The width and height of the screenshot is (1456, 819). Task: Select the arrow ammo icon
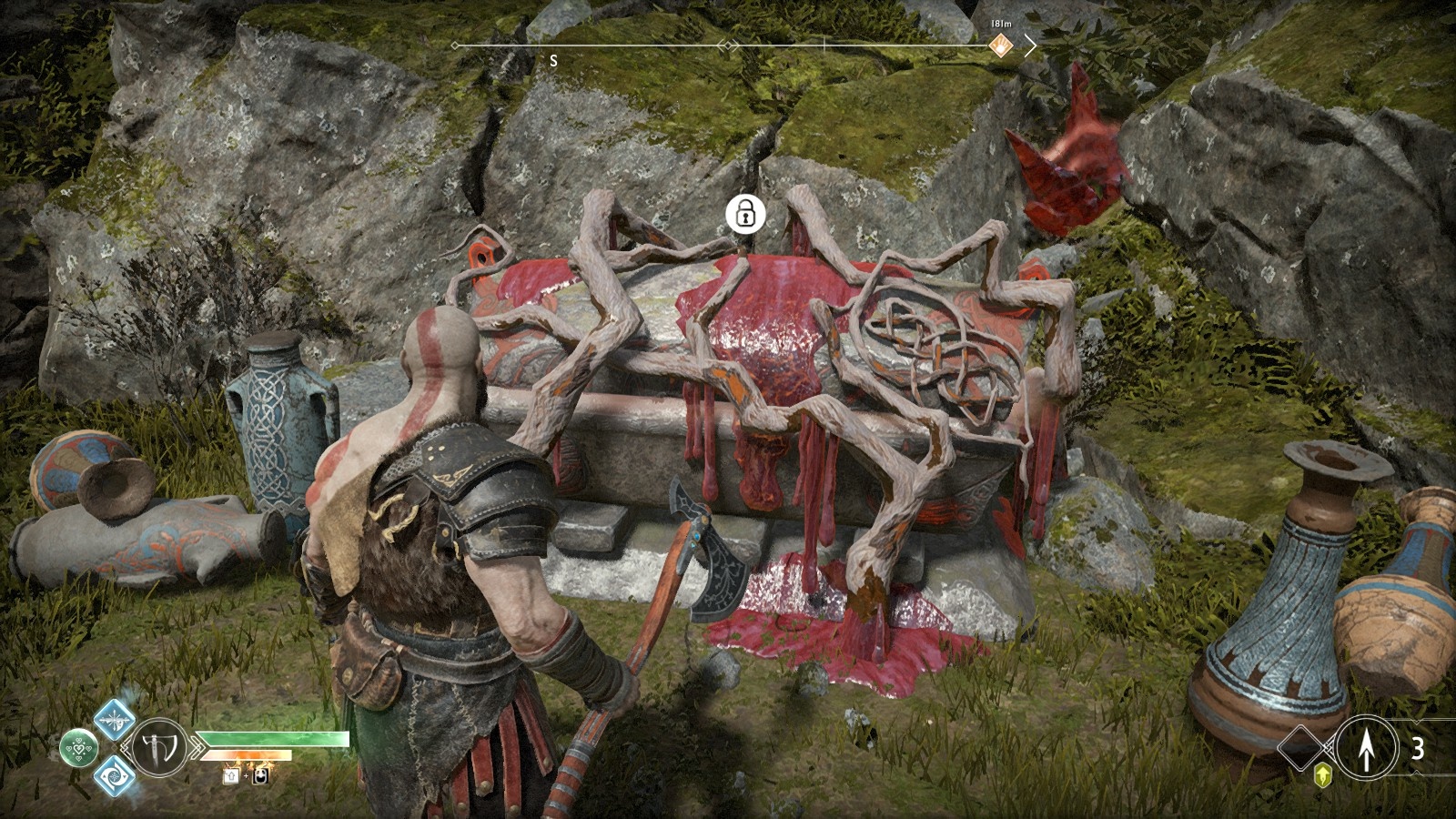click(x=1365, y=748)
